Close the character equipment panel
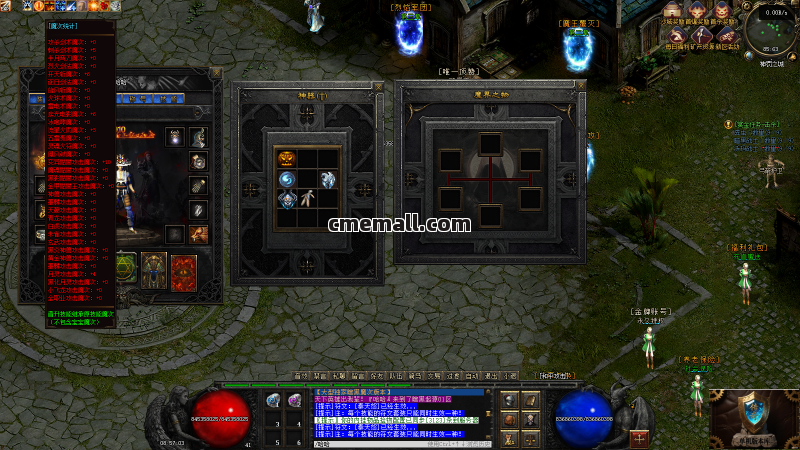The image size is (800, 450). [218, 72]
